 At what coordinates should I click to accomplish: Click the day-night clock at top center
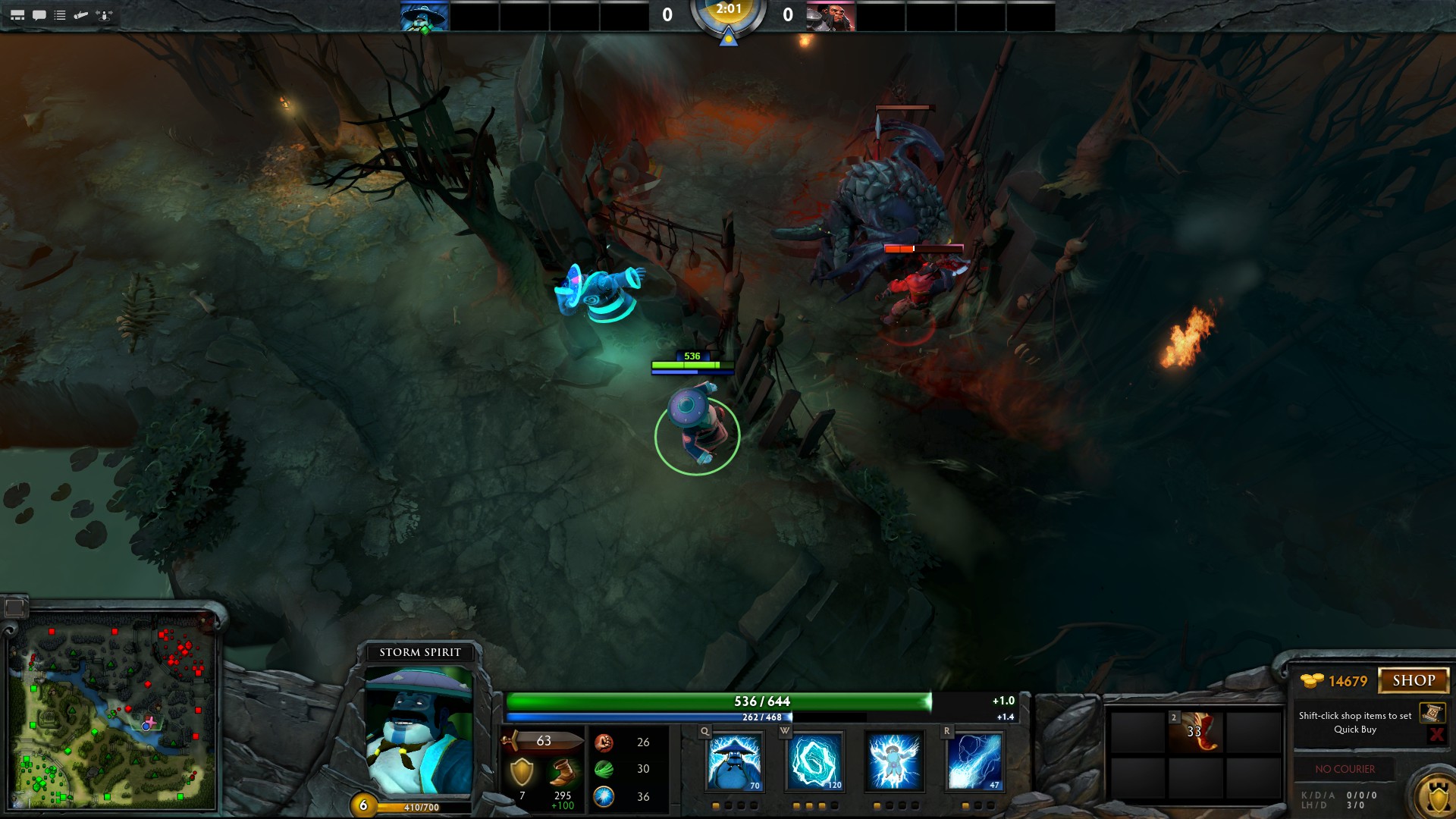(x=728, y=17)
